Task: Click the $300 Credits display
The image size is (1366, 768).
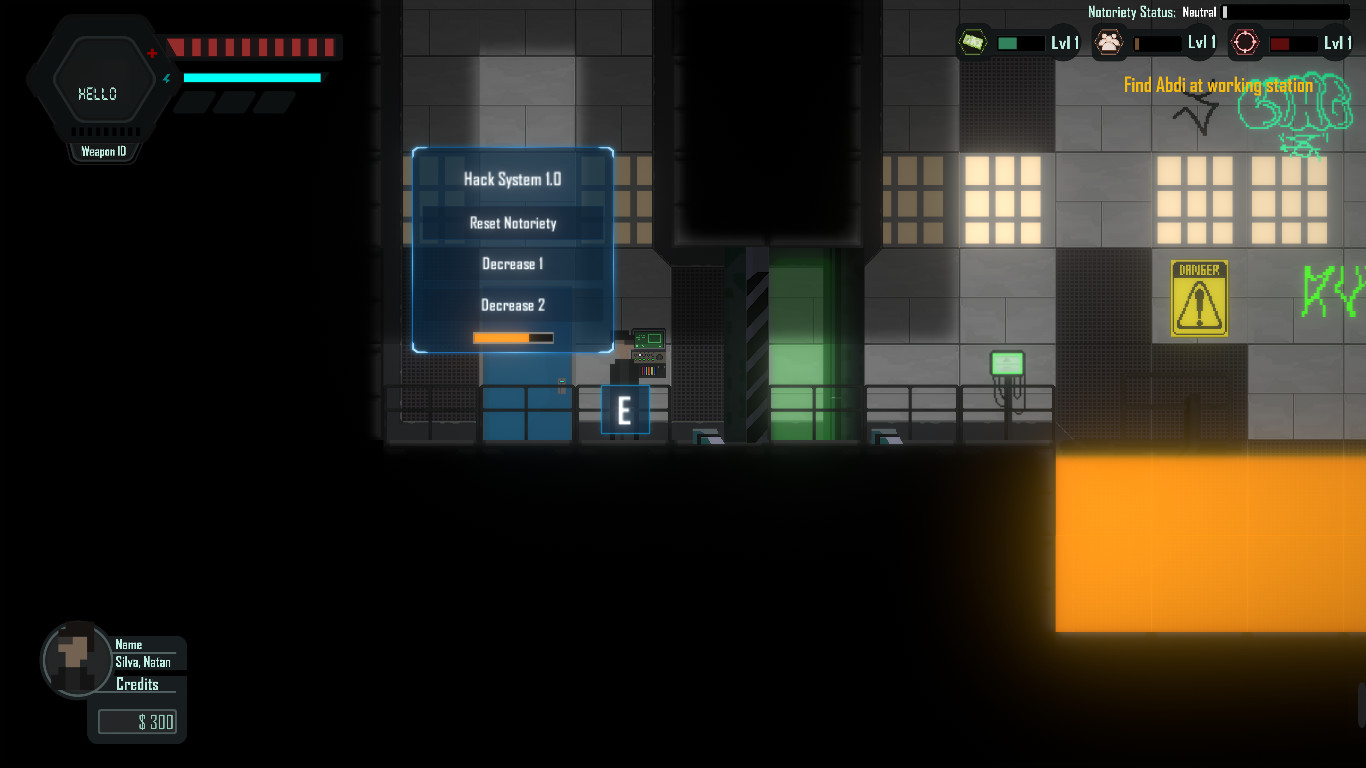Action: tap(137, 721)
